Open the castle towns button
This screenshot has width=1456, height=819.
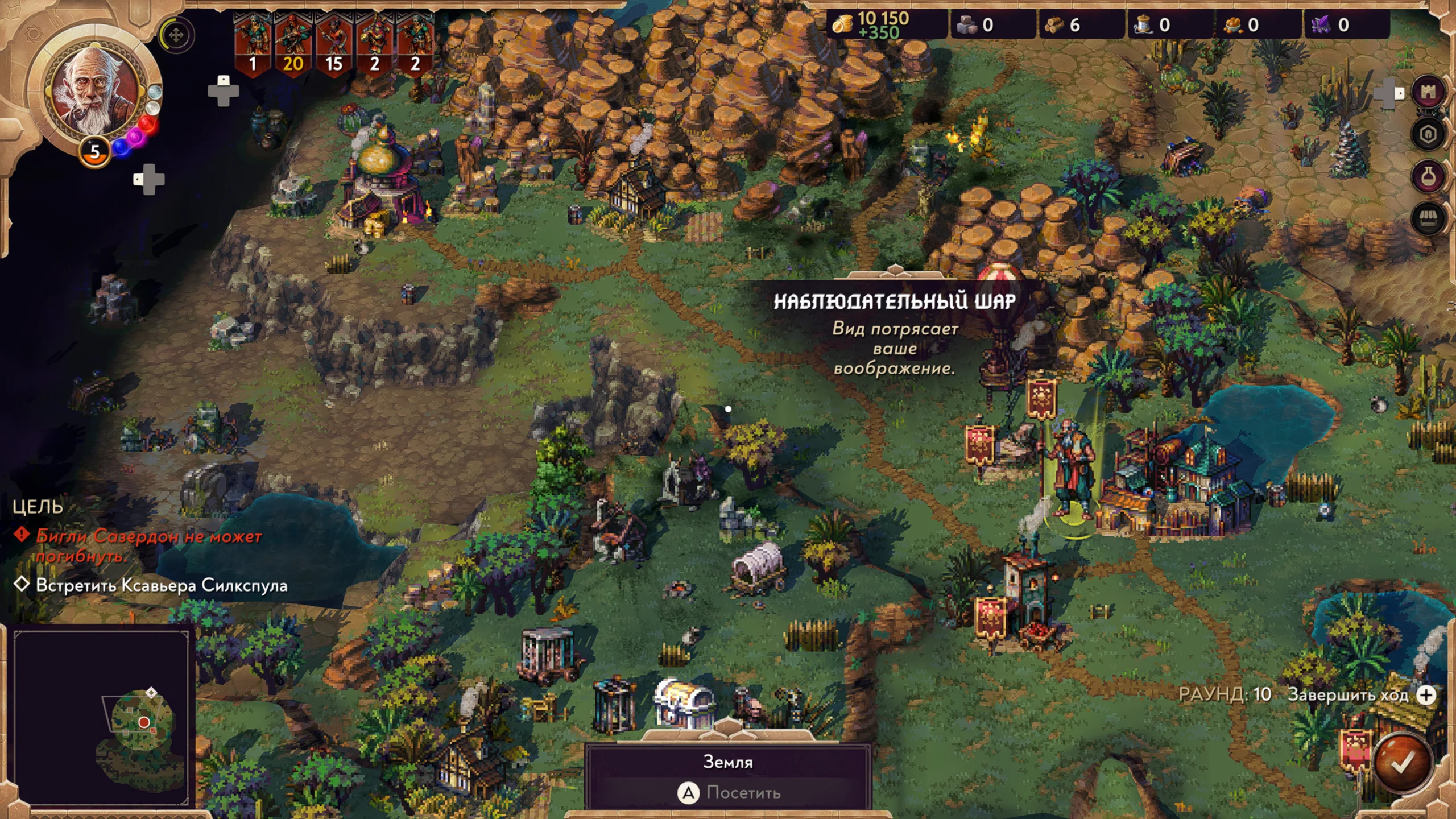tap(1428, 92)
